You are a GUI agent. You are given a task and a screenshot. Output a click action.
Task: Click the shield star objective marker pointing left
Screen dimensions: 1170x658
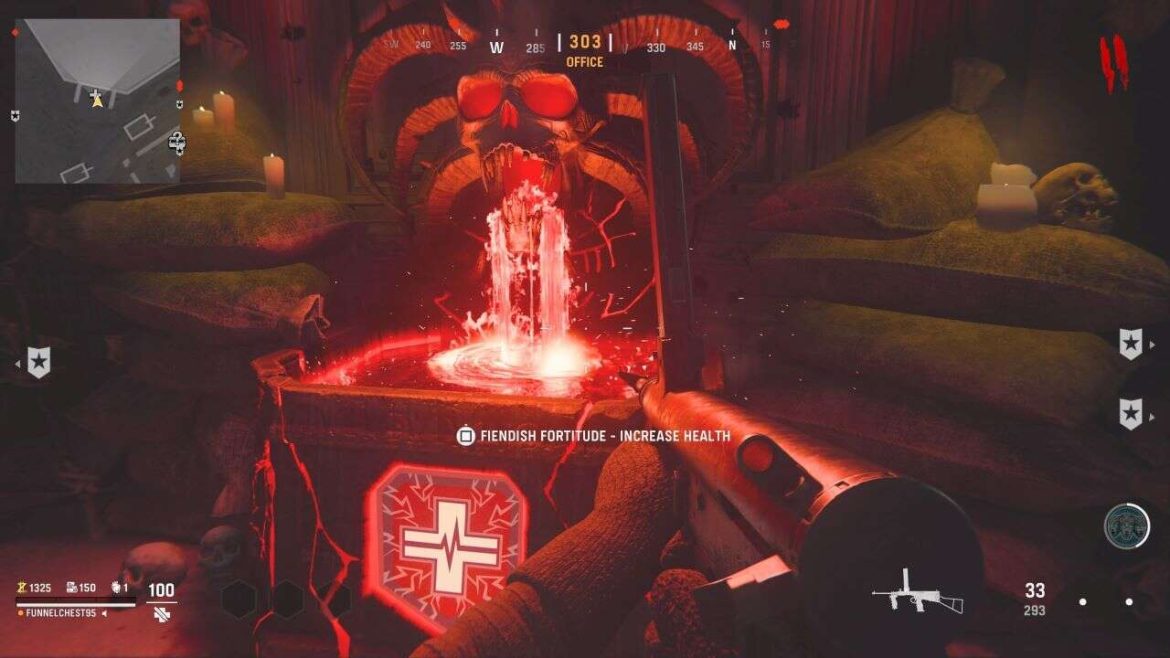point(38,362)
